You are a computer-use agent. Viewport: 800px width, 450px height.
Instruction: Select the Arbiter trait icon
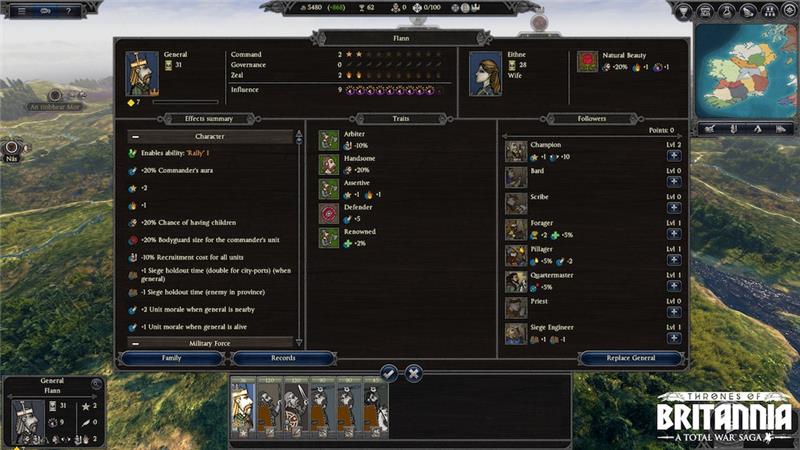point(329,140)
